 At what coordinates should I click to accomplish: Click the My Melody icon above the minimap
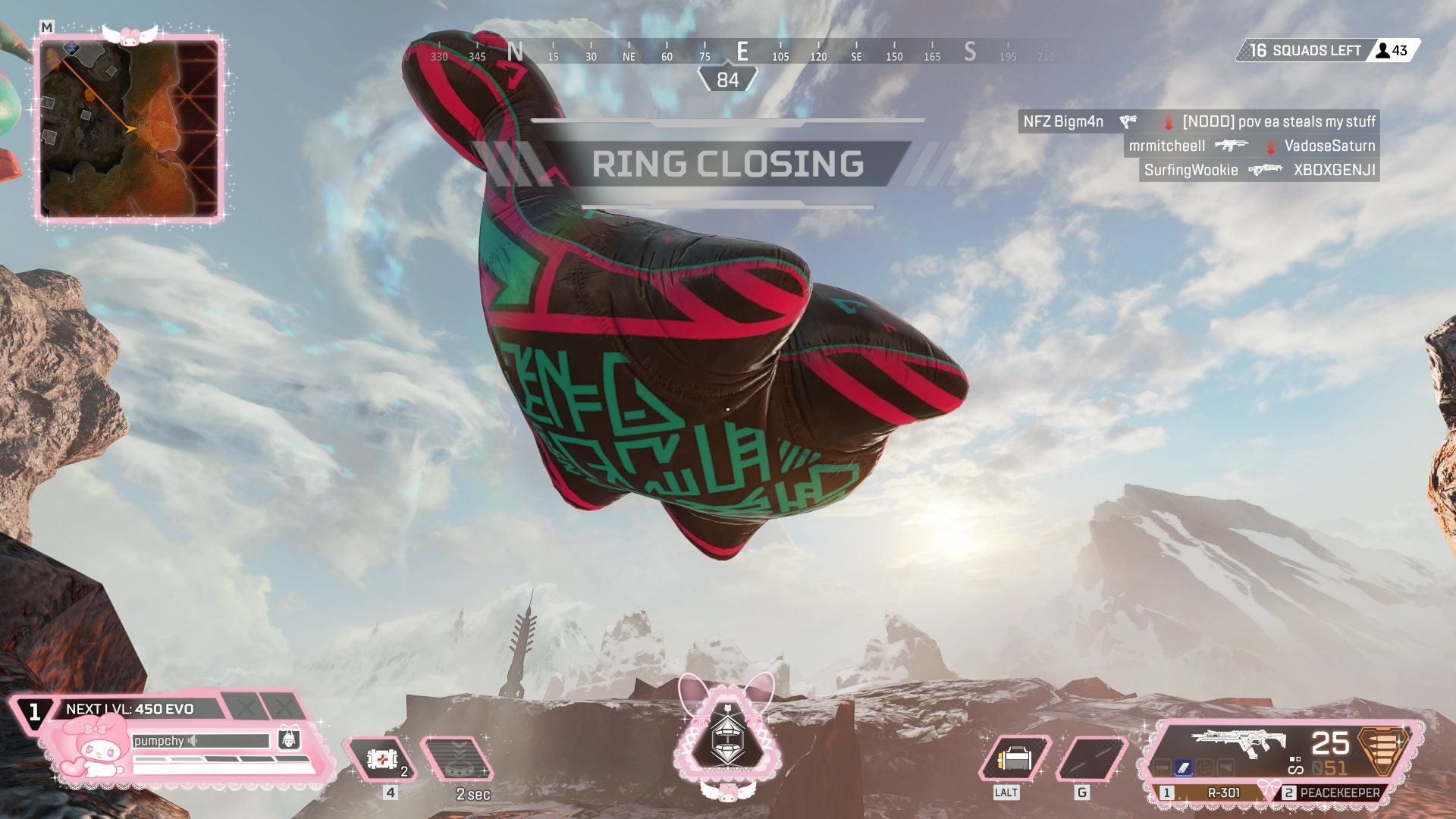point(129,33)
